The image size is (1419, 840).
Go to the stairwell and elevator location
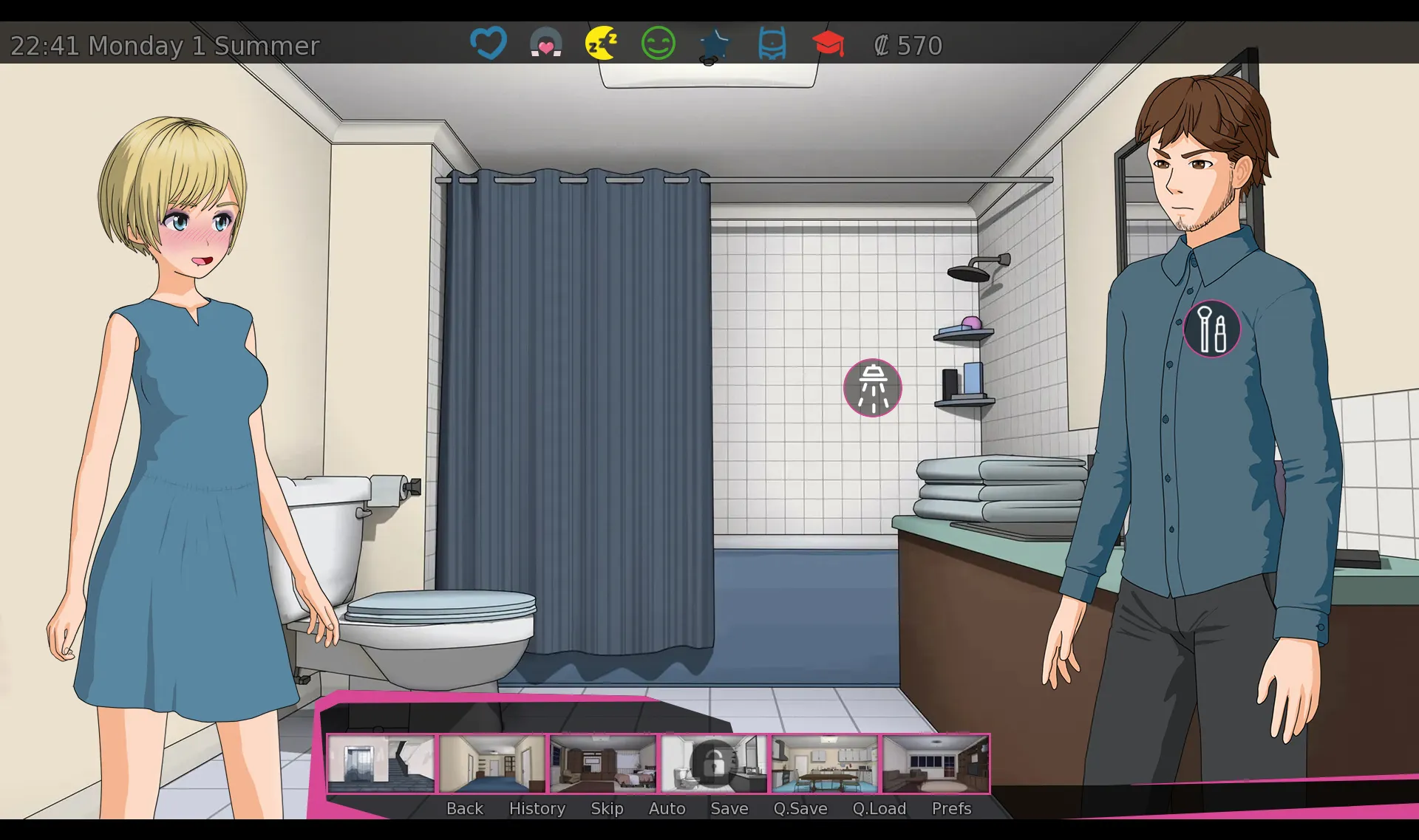pyautogui.click(x=381, y=763)
